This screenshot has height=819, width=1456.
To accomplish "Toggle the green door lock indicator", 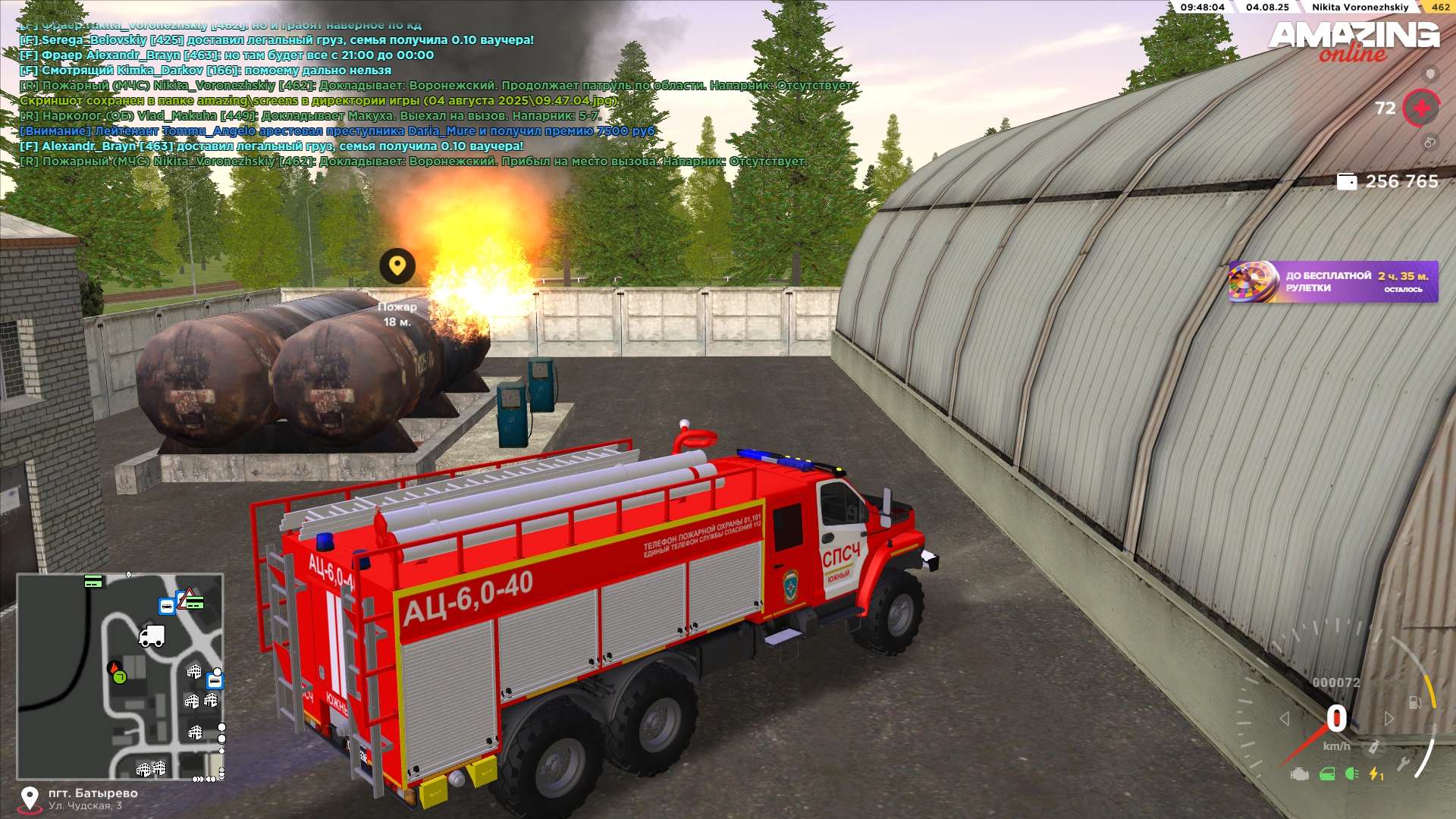I will point(1327,774).
